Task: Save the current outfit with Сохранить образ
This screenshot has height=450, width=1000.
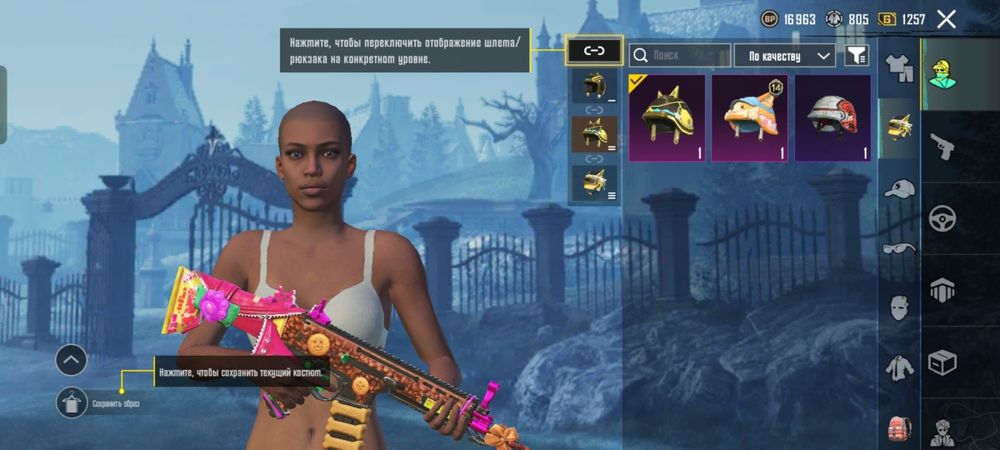Action: coord(72,403)
